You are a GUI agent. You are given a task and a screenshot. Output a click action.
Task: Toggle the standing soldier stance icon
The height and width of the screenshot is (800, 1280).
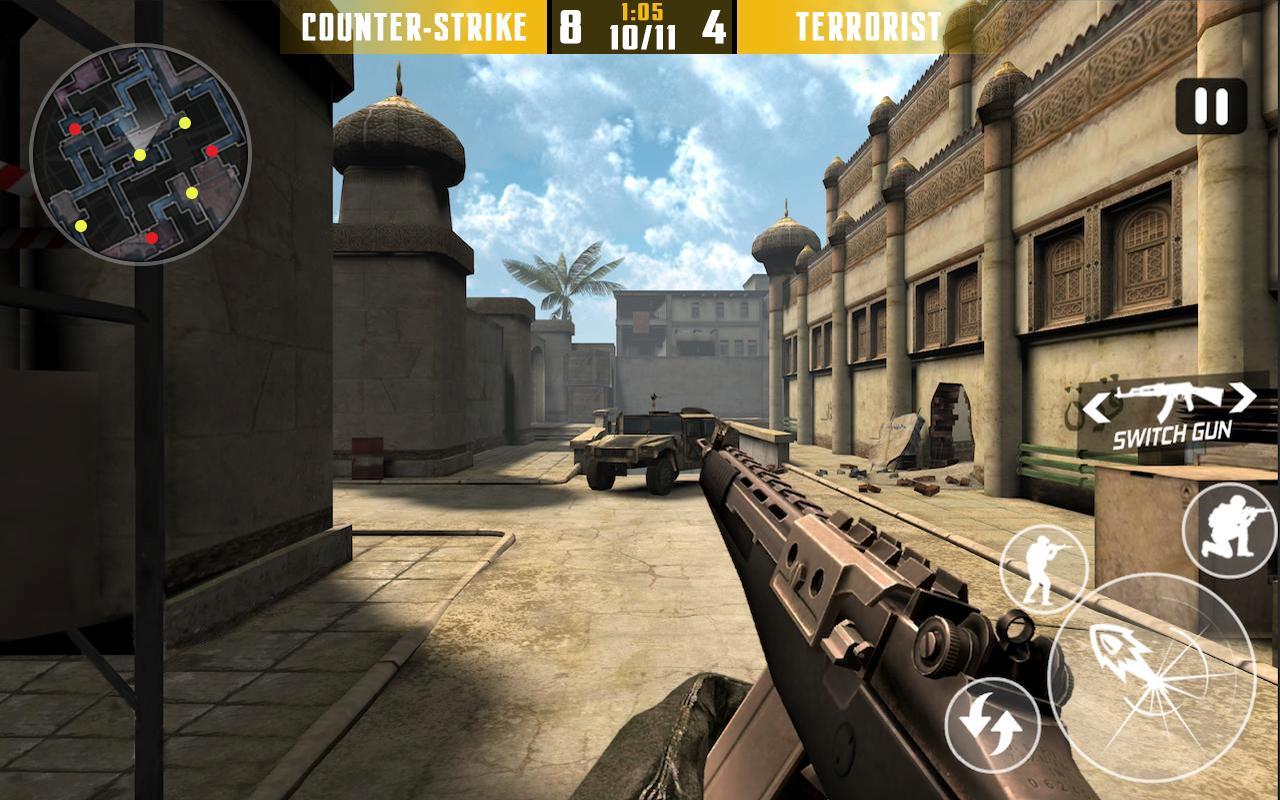click(x=1043, y=568)
